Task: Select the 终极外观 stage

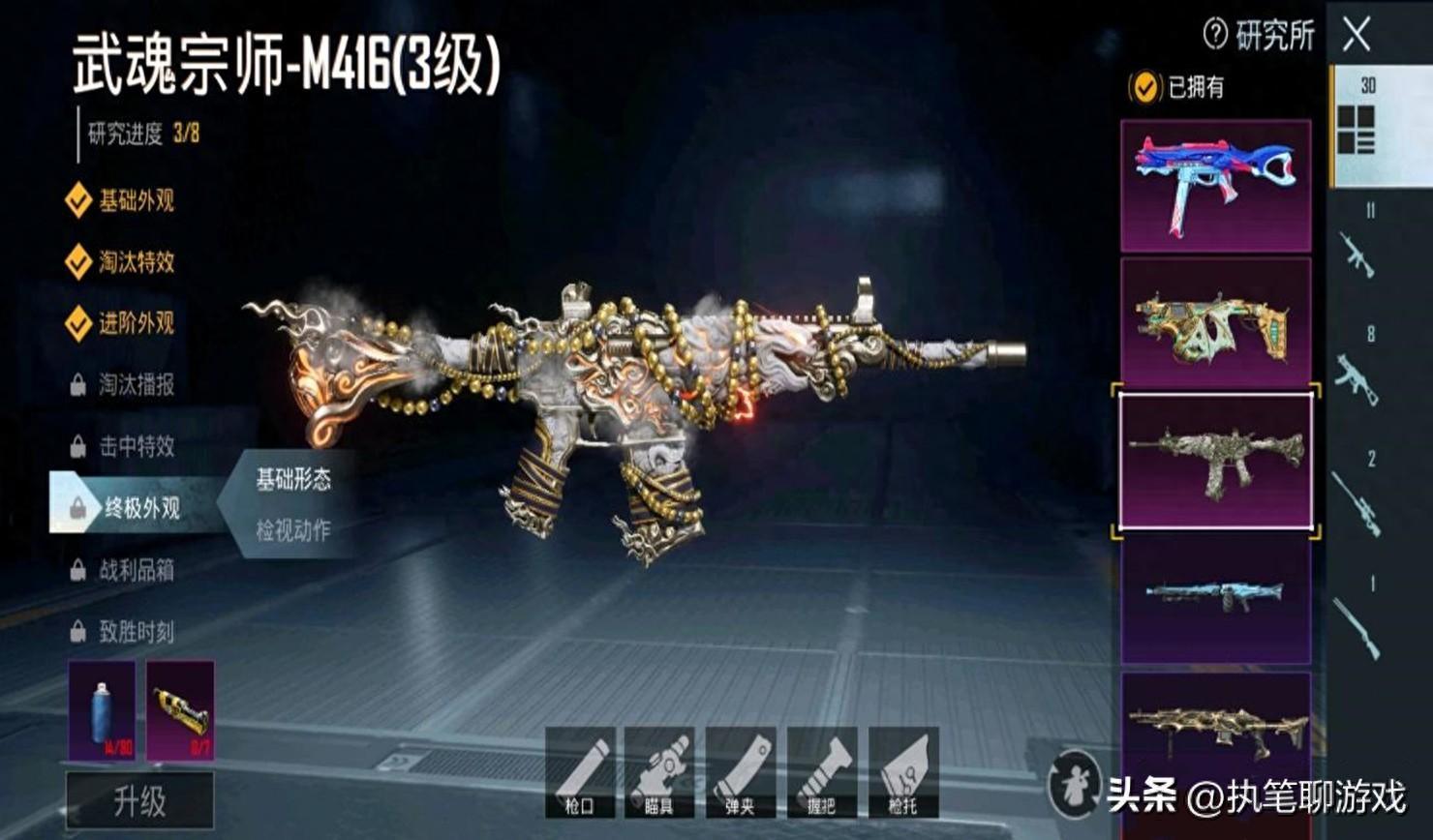Action: click(139, 507)
